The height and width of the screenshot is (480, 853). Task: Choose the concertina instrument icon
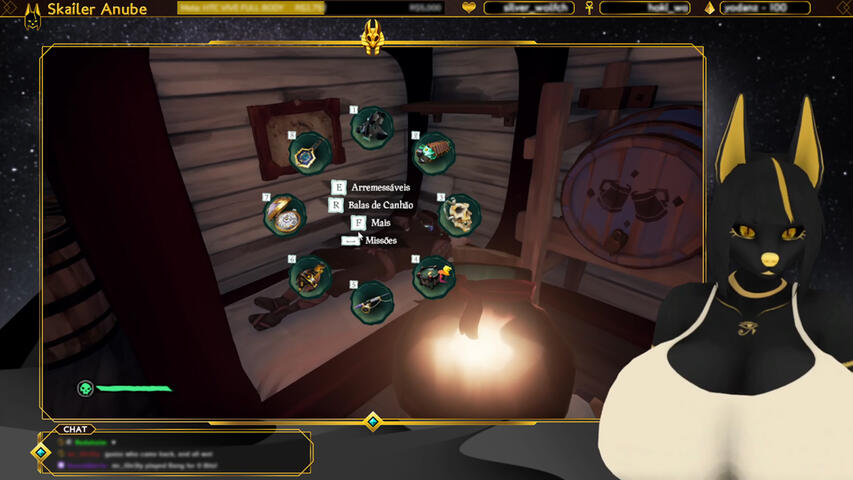click(x=435, y=152)
